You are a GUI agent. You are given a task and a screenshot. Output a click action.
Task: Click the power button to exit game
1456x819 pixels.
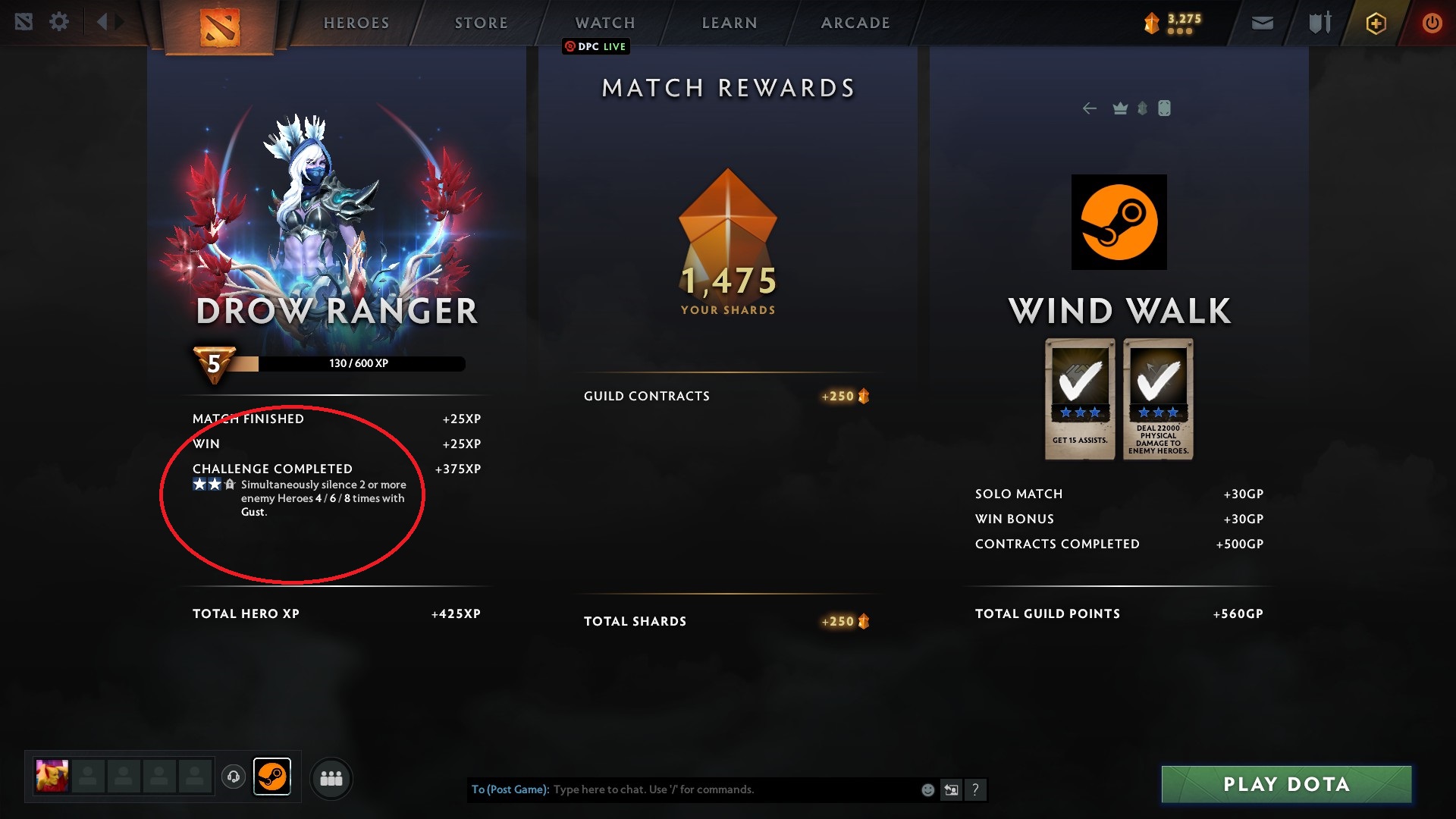[1432, 23]
